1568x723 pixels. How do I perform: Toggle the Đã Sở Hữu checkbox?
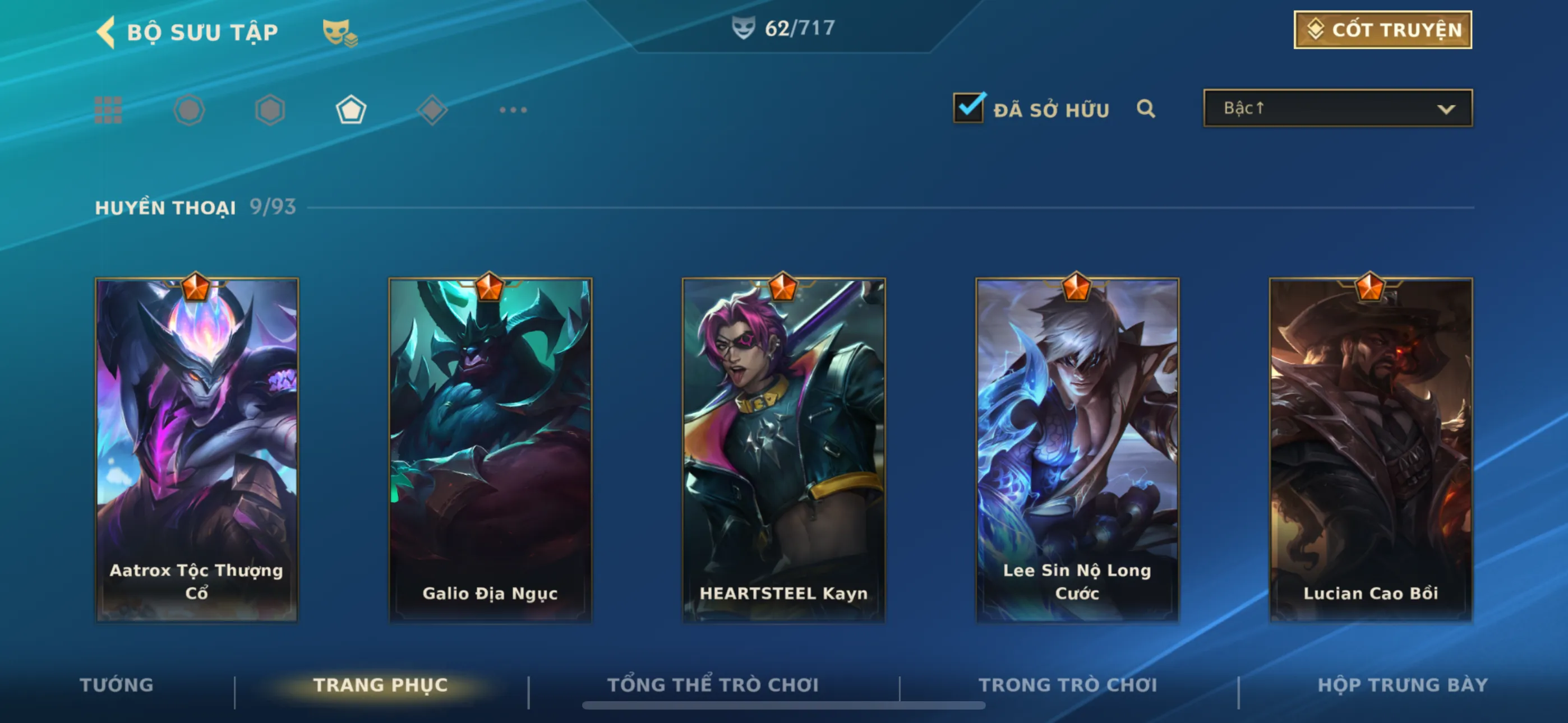point(969,108)
